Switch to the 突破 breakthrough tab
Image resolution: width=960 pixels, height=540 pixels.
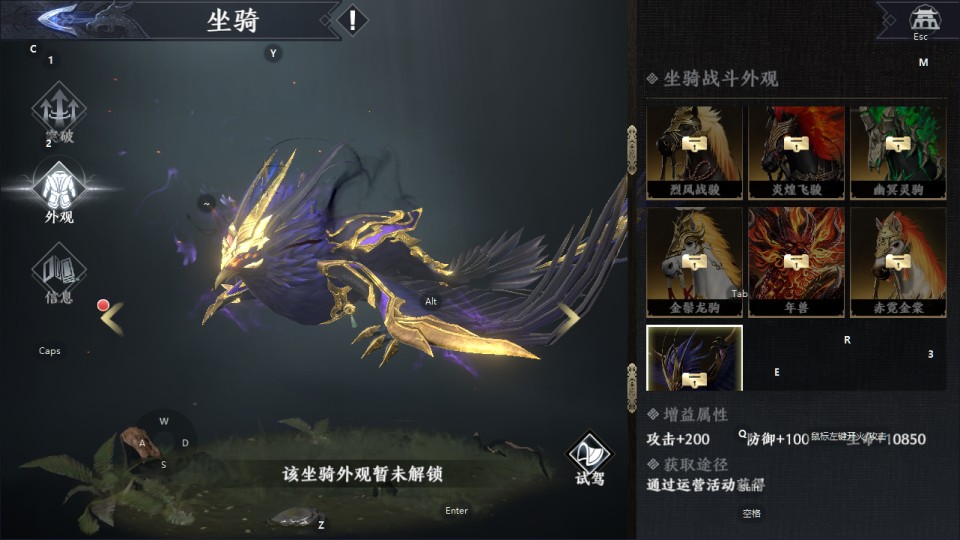point(59,112)
